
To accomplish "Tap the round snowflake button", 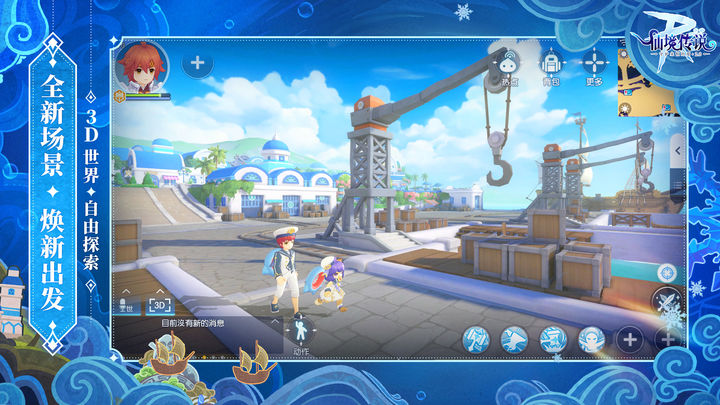I will [667, 272].
